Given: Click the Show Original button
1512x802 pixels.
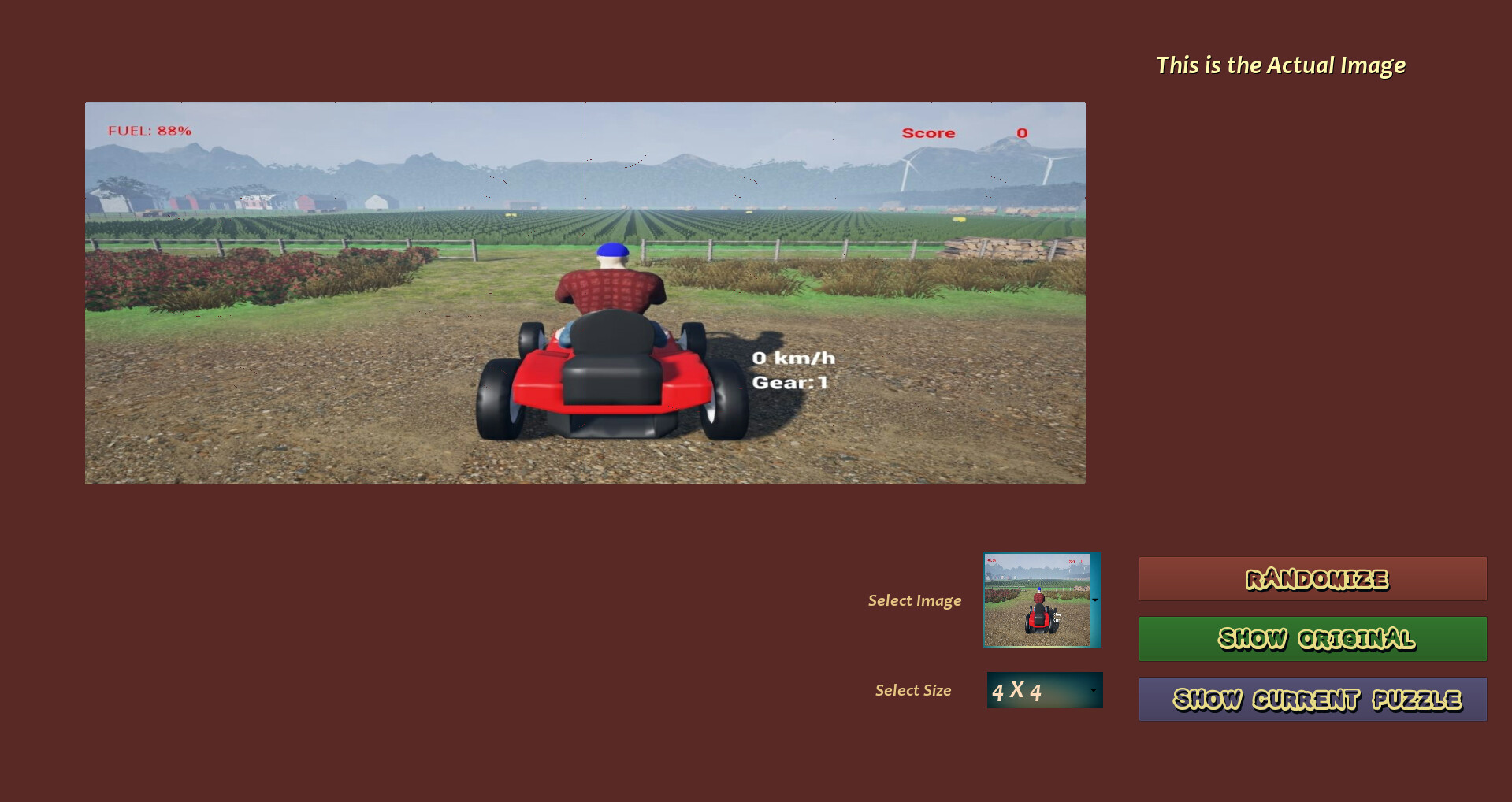Looking at the screenshot, I should click(x=1311, y=638).
